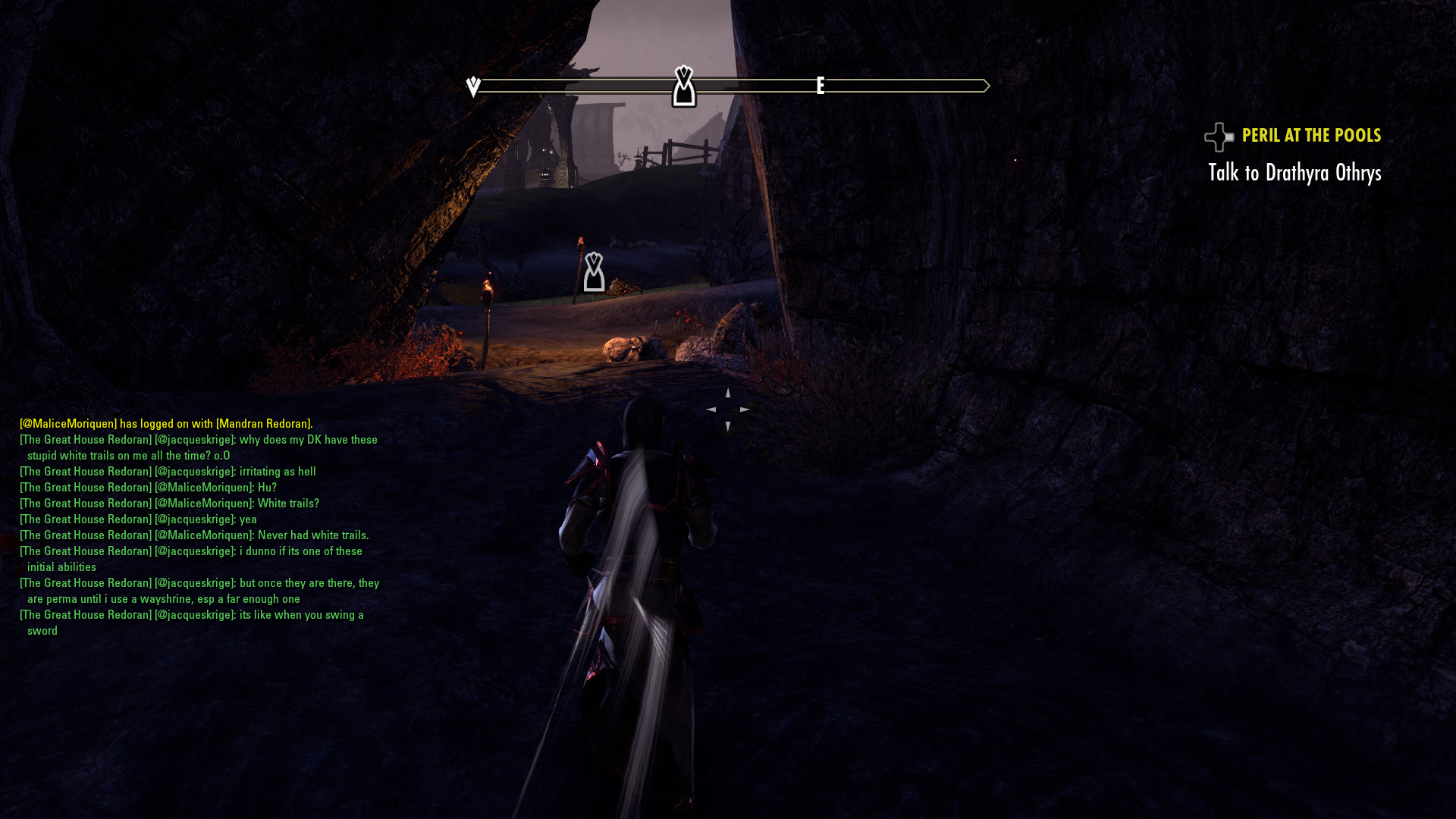Select the Peril at the Pools quest tracker
Viewport: 1456px width, 819px height.
click(x=1311, y=136)
